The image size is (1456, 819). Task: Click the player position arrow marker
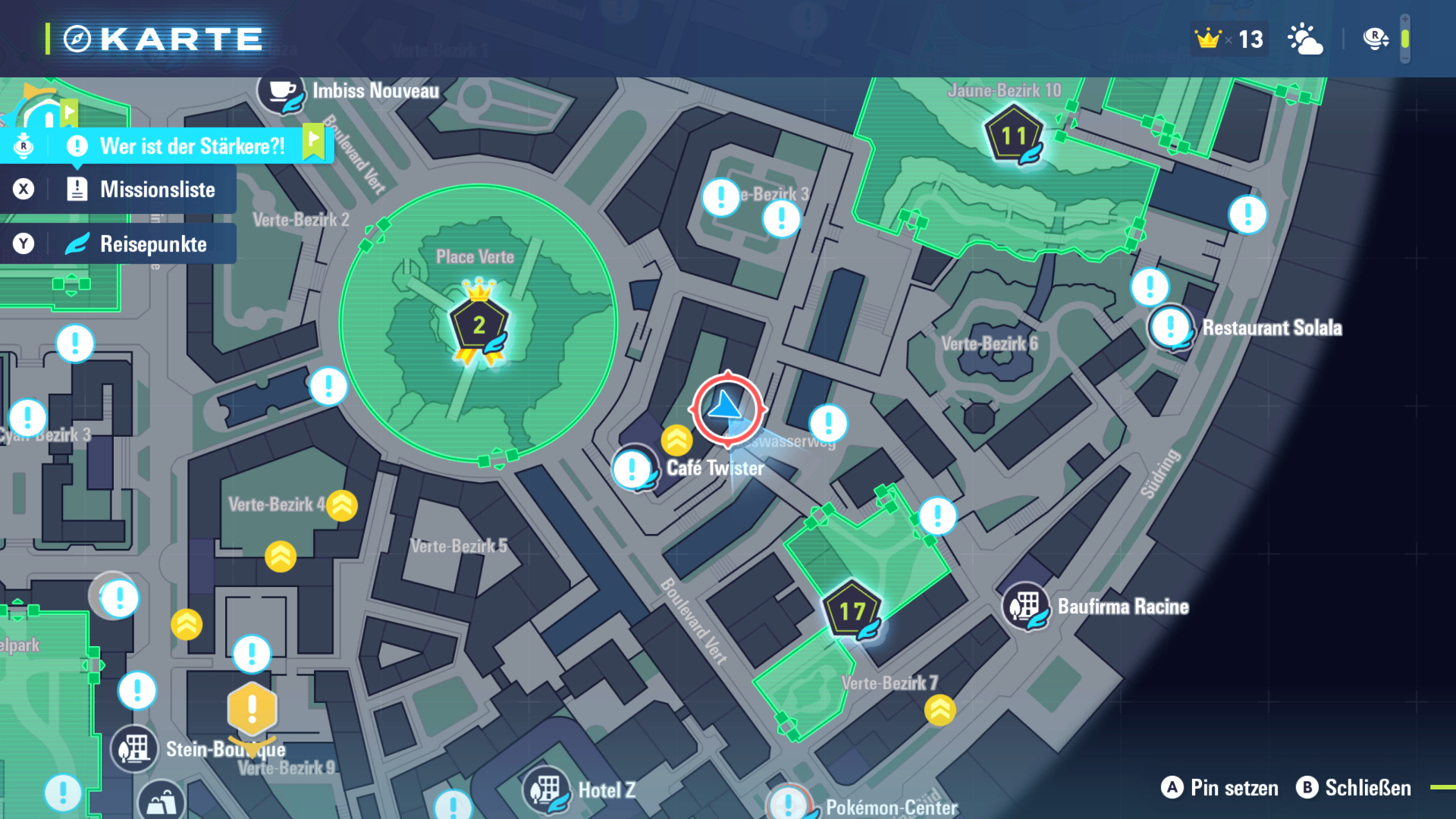point(727,409)
